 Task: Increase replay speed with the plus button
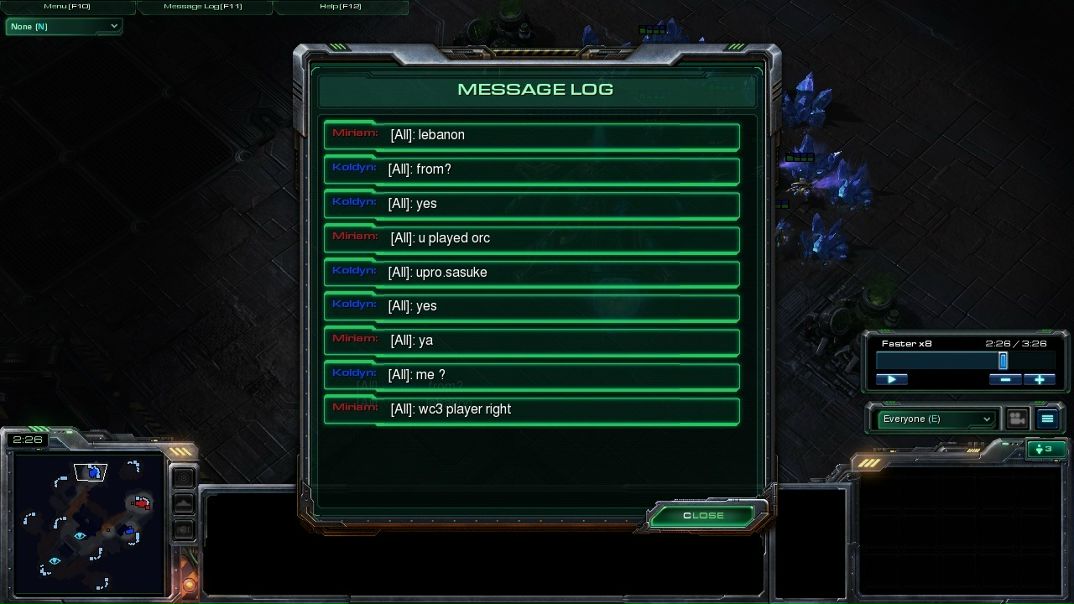point(1039,379)
